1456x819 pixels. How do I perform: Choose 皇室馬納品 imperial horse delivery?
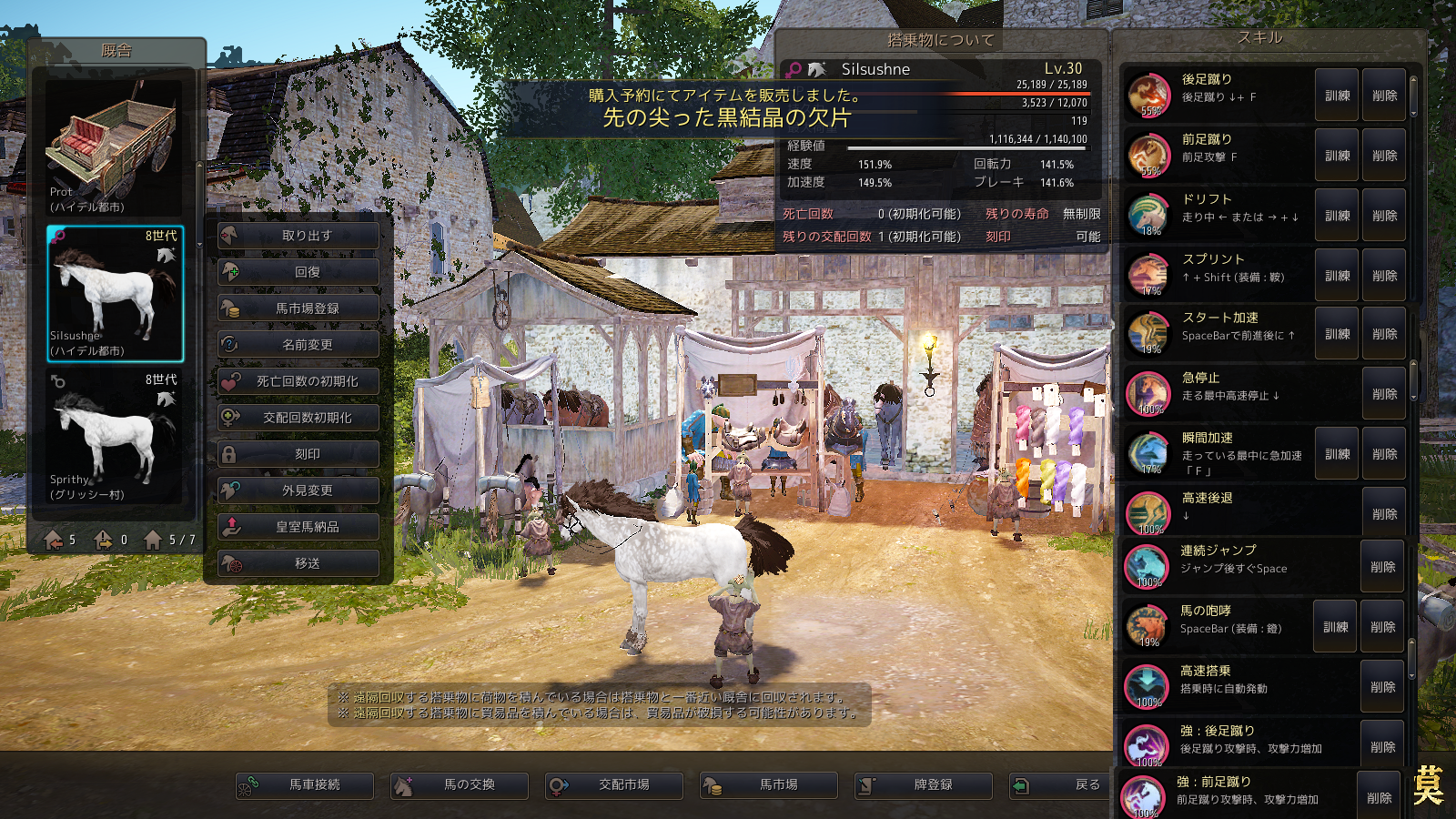(298, 527)
